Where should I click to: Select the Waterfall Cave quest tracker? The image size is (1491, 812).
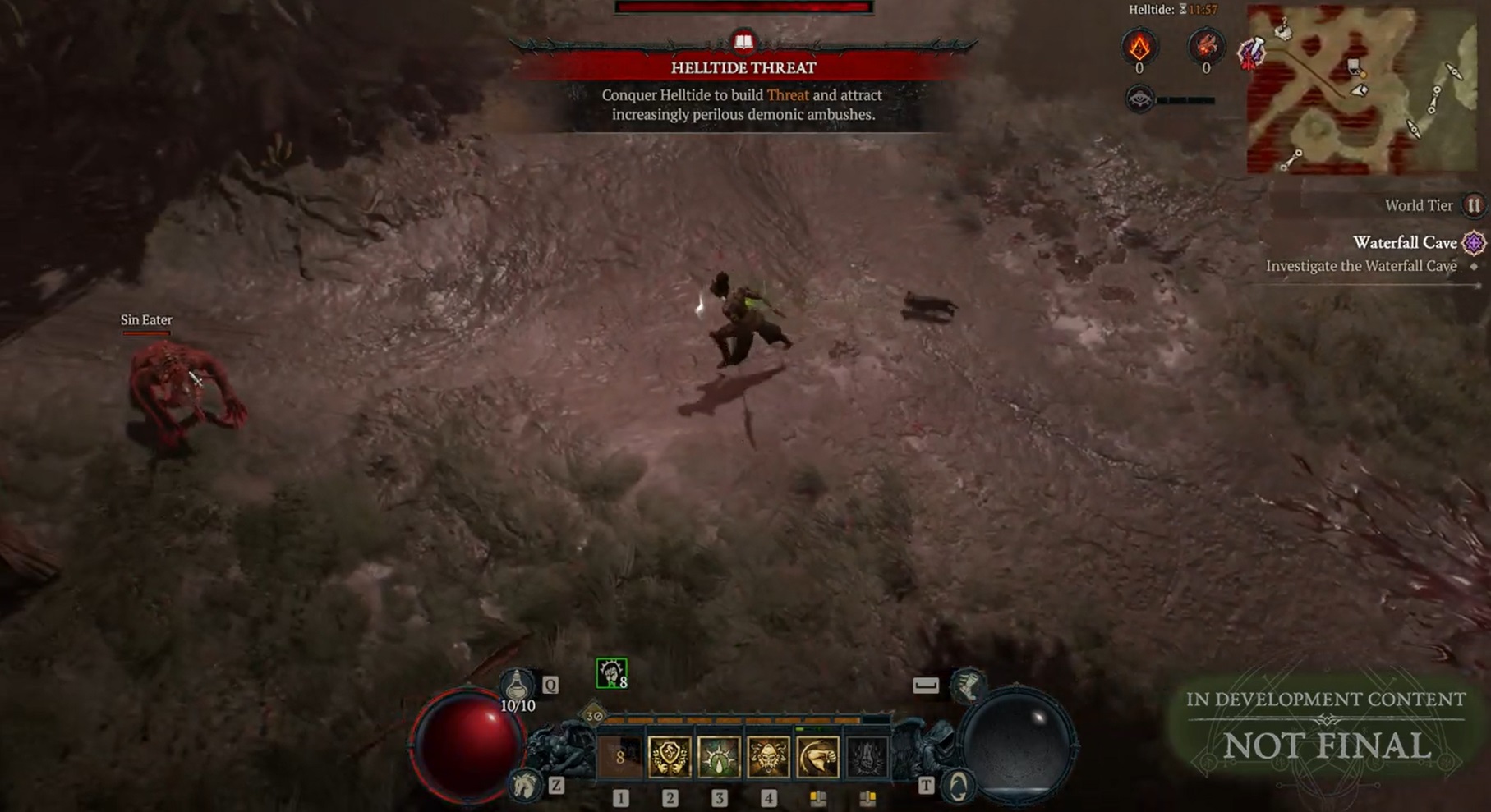pos(1405,243)
